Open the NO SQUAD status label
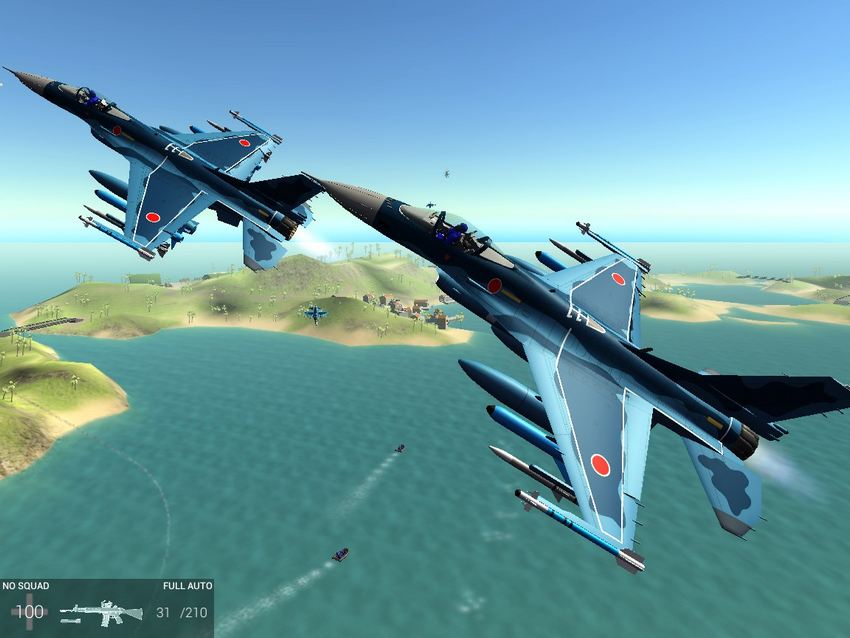The height and width of the screenshot is (638, 850). [x=24, y=586]
